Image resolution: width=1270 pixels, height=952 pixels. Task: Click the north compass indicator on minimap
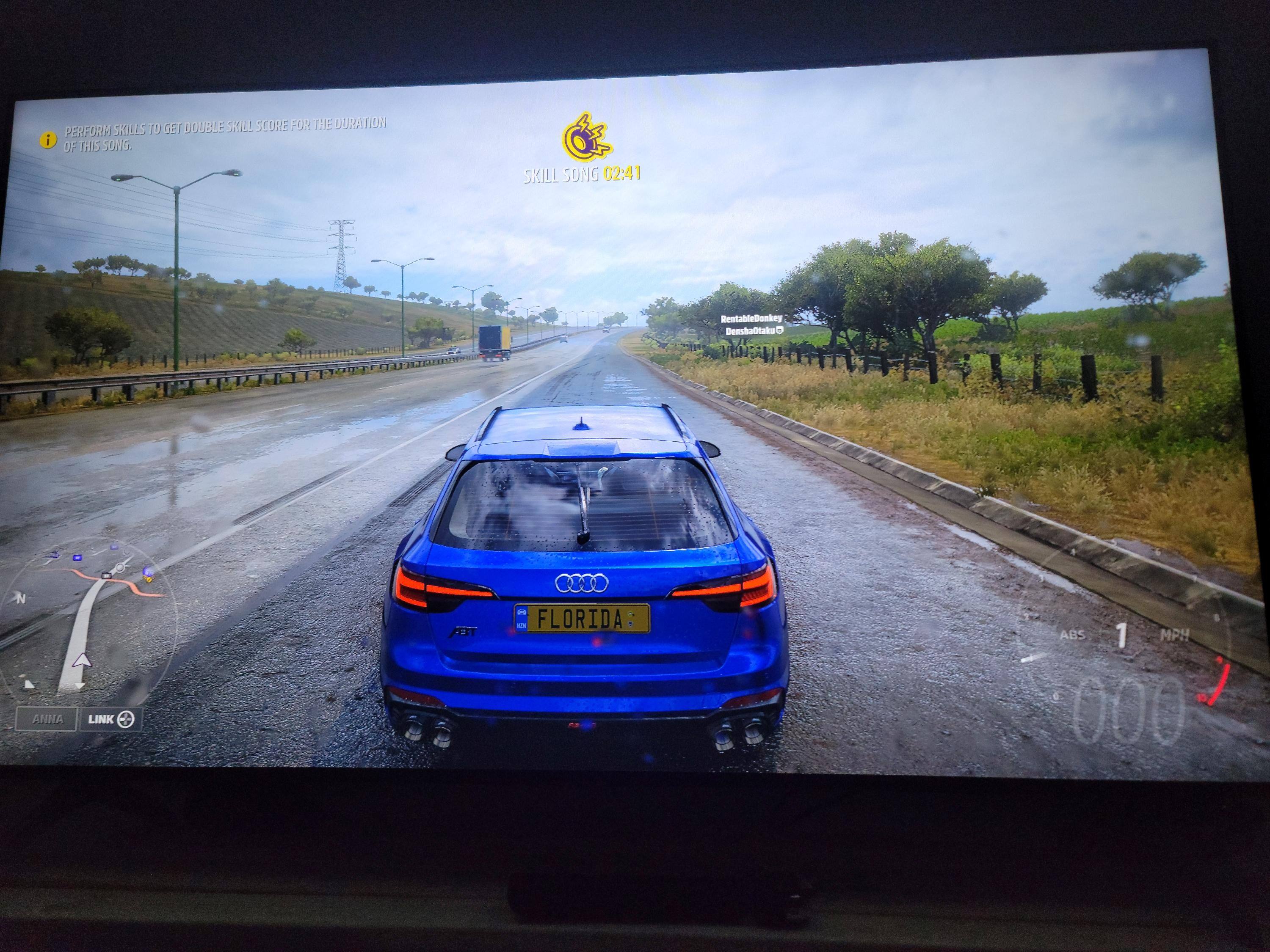pos(22,599)
